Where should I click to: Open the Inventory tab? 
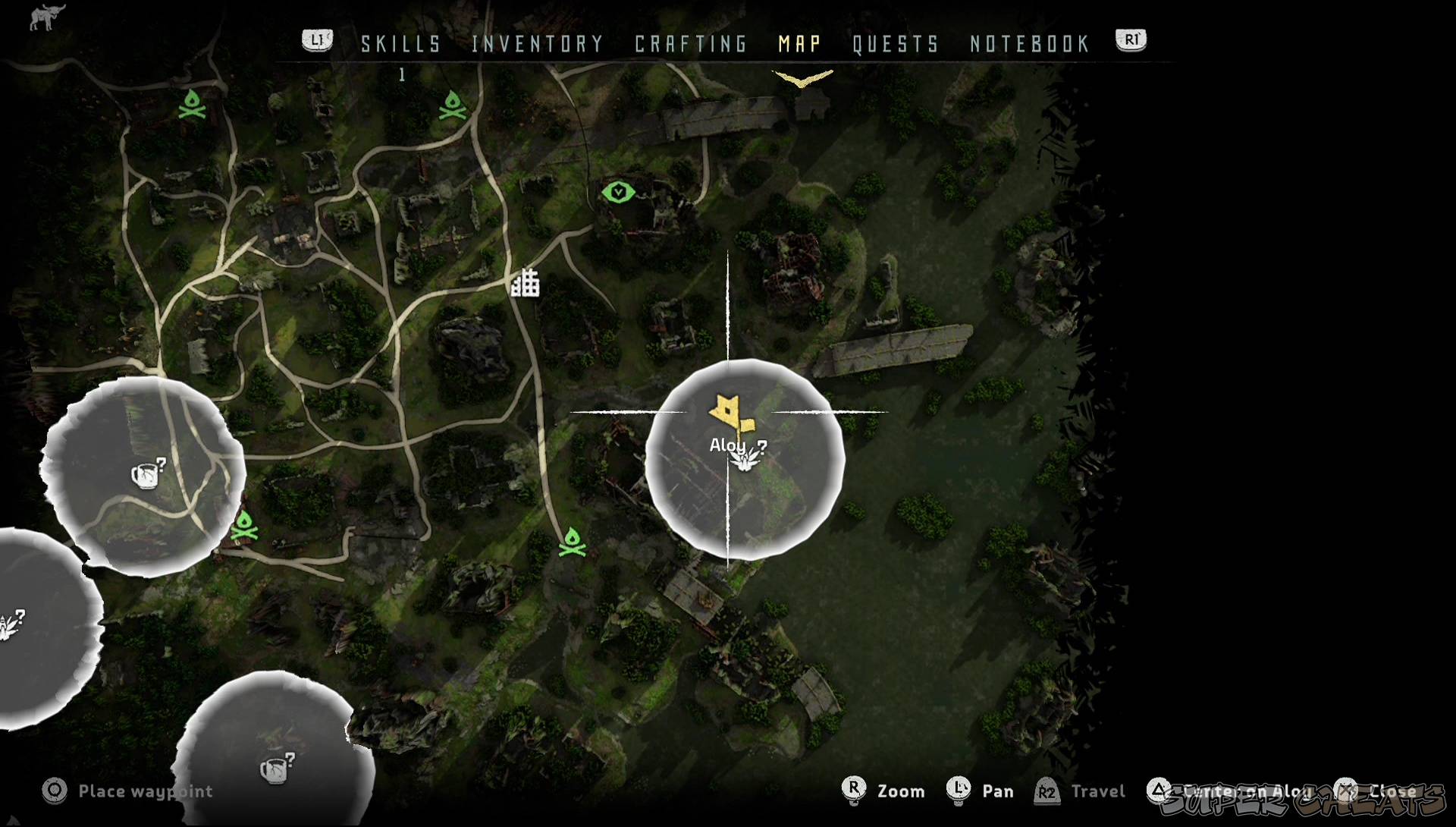pyautogui.click(x=537, y=45)
